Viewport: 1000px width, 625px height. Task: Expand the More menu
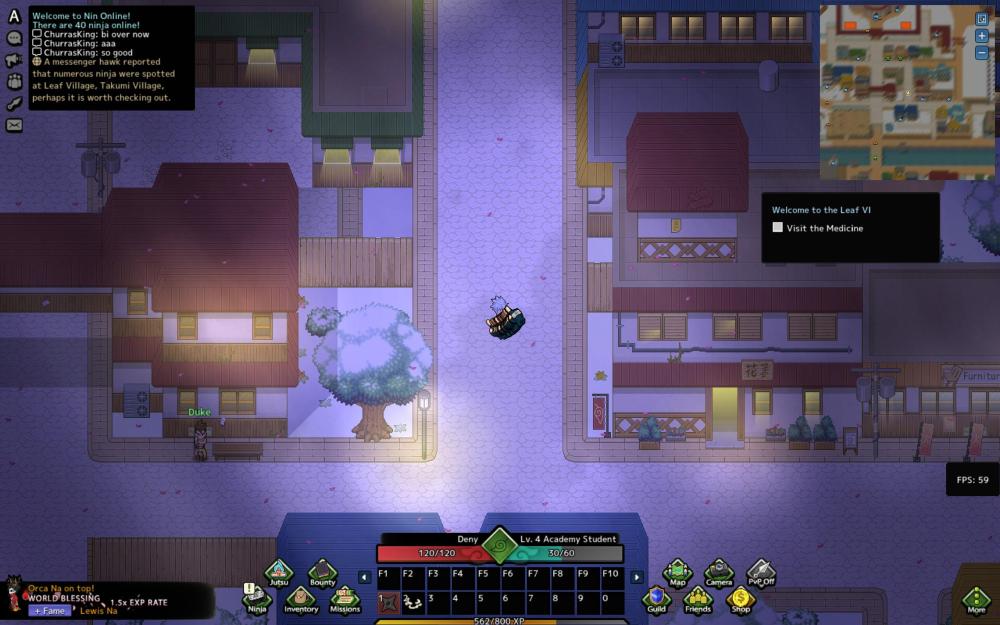976,599
